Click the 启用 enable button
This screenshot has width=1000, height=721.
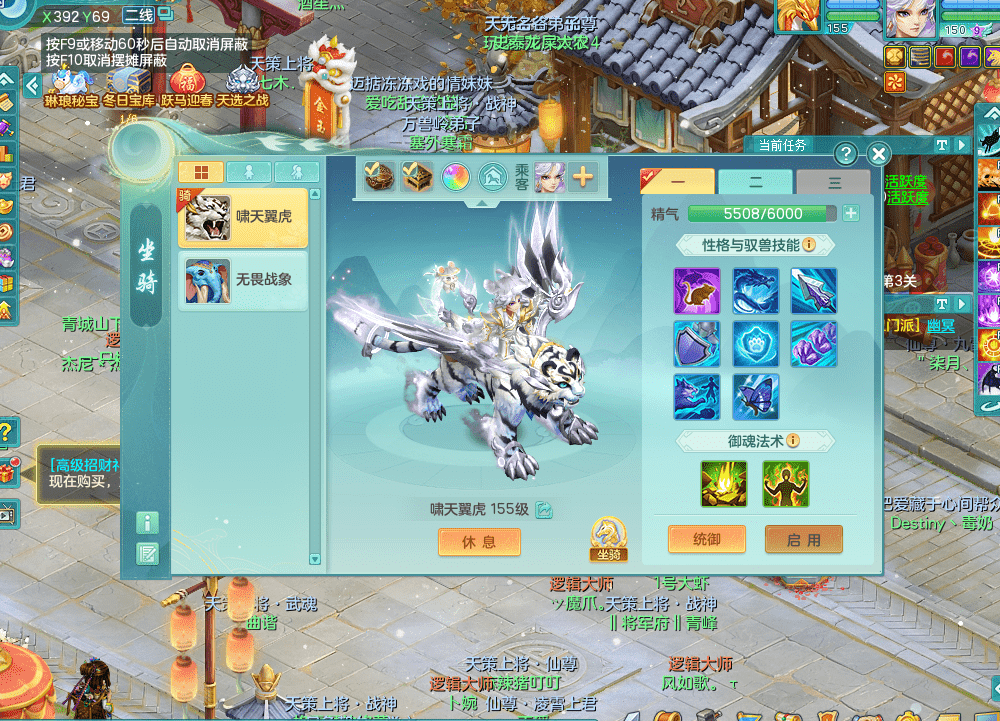(803, 540)
